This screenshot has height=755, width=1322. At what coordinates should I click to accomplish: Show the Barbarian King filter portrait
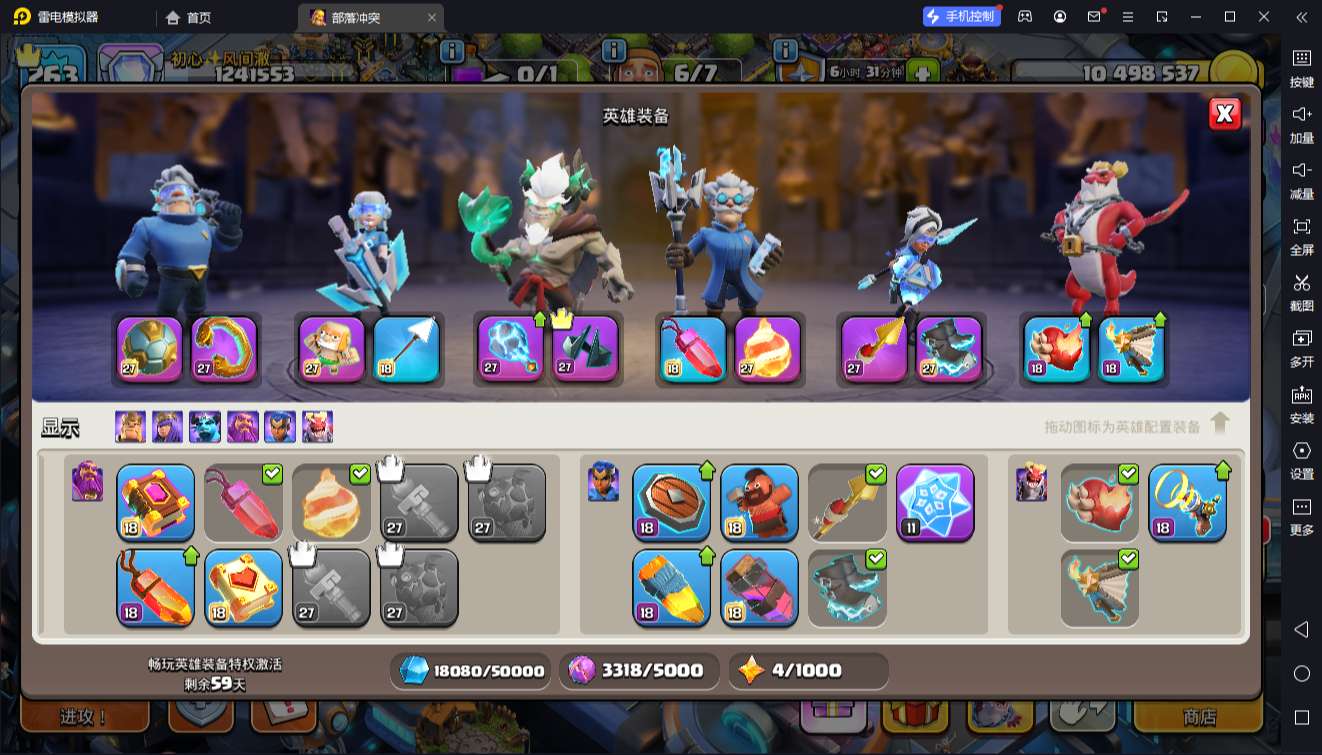click(x=130, y=427)
